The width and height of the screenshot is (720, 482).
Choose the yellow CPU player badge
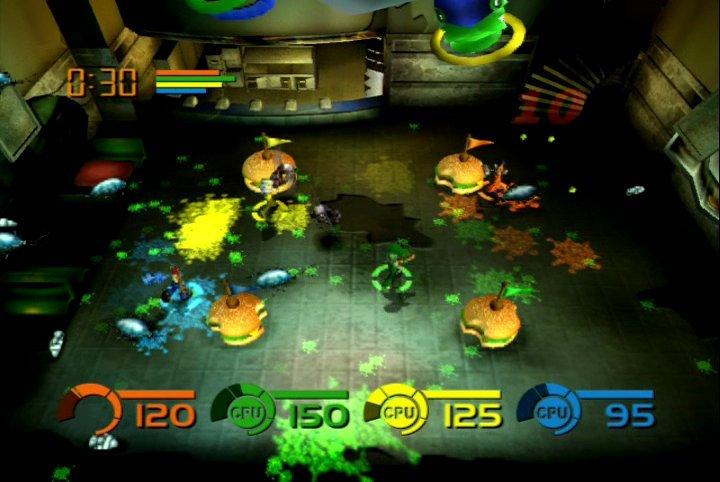point(390,410)
